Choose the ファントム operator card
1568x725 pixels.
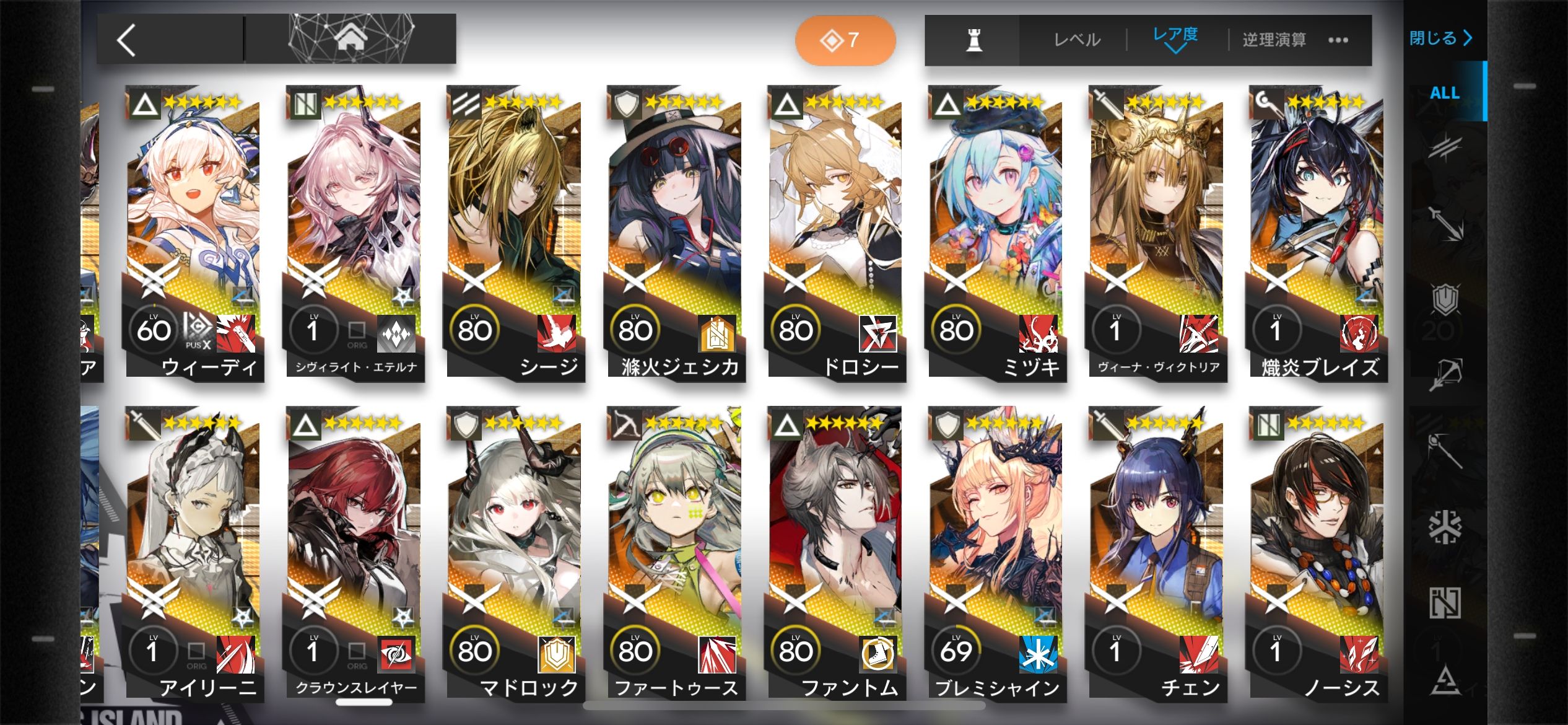coord(835,553)
